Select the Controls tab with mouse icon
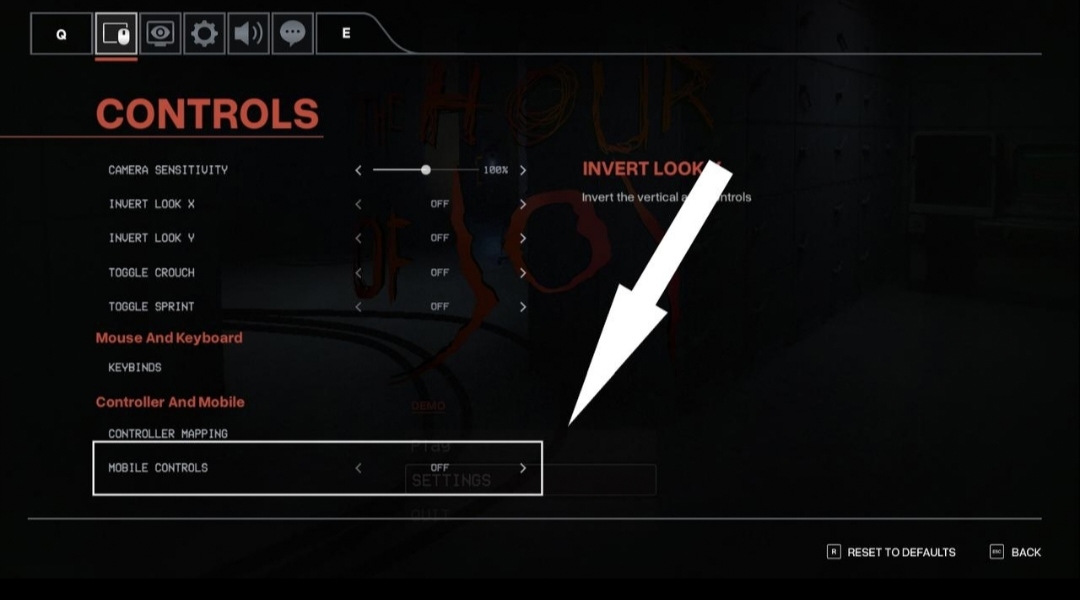This screenshot has height=600, width=1080. coord(116,34)
